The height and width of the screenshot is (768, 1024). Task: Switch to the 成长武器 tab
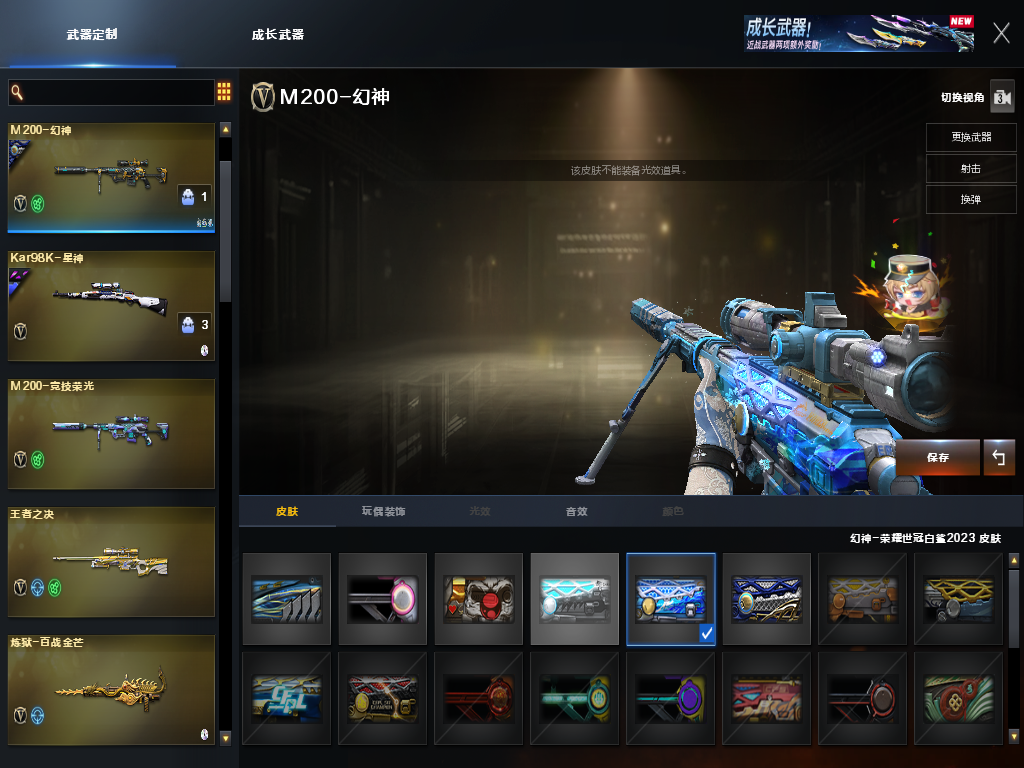coord(277,34)
